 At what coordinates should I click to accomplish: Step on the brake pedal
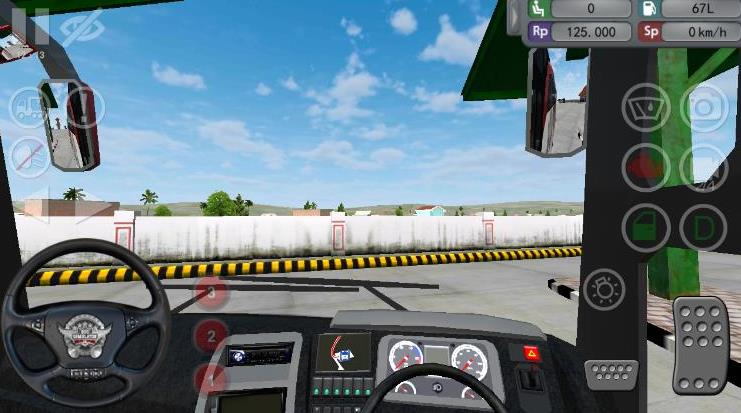[x=610, y=374]
